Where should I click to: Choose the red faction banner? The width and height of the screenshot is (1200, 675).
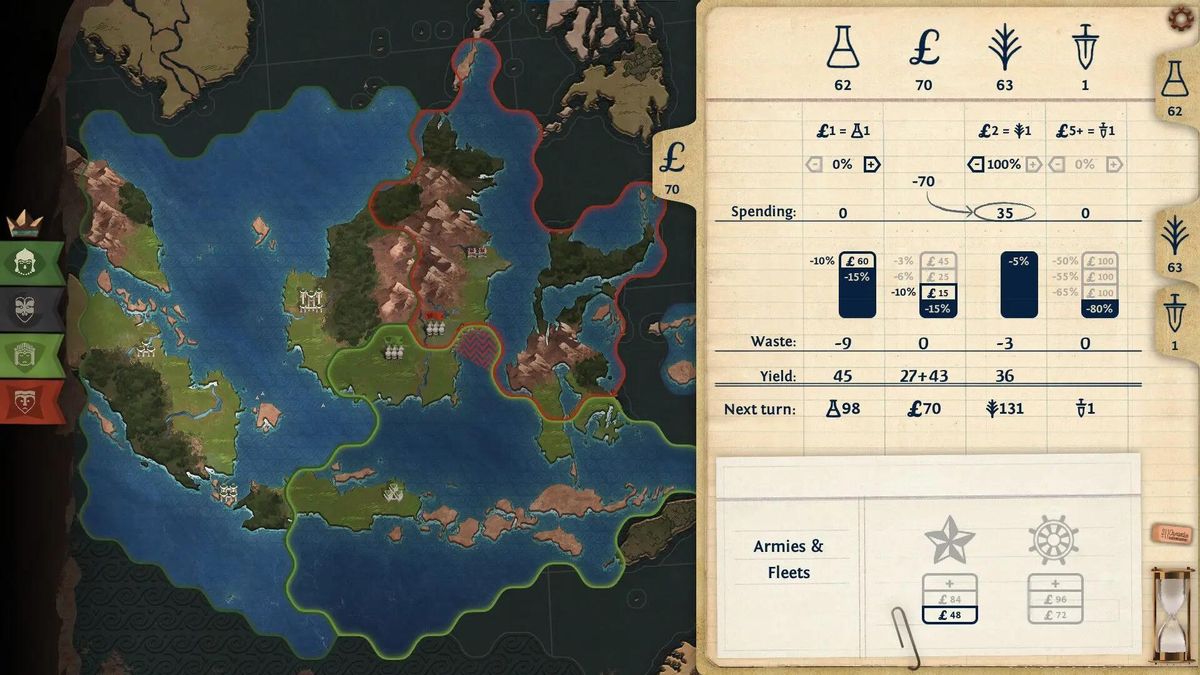coord(32,401)
